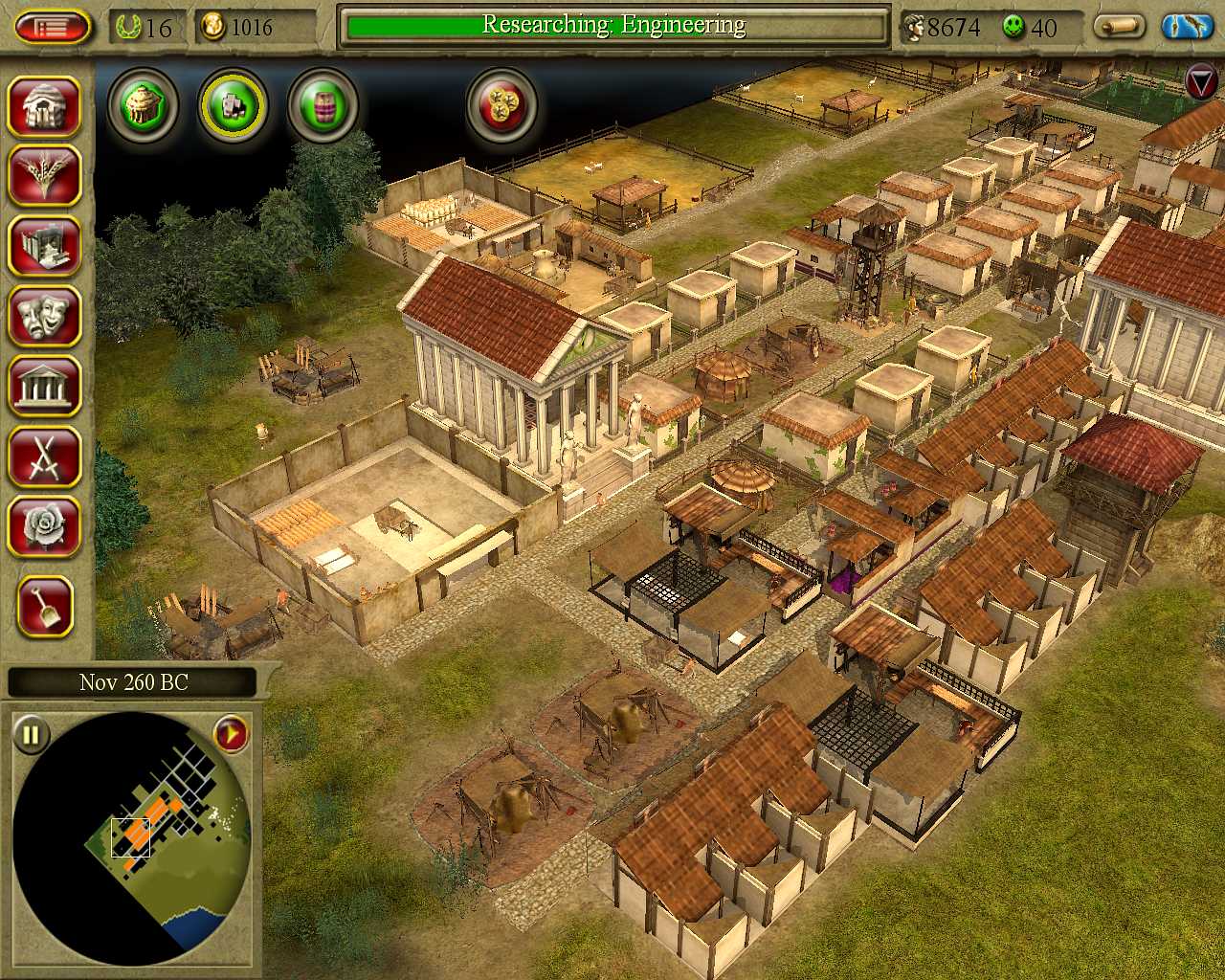Open the theatre masks entertainment category
The image size is (1225, 980).
44,316
